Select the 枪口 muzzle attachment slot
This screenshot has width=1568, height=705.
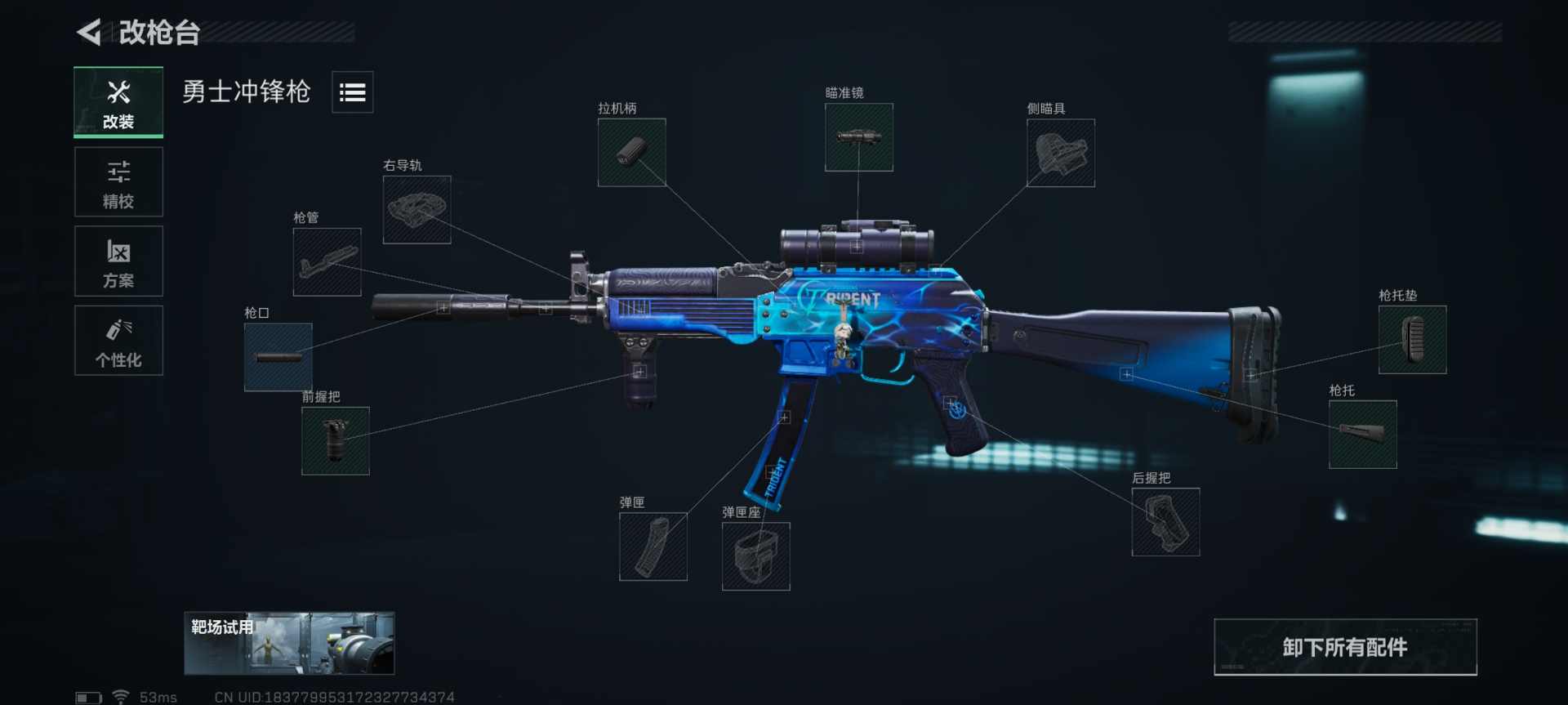pyautogui.click(x=278, y=357)
